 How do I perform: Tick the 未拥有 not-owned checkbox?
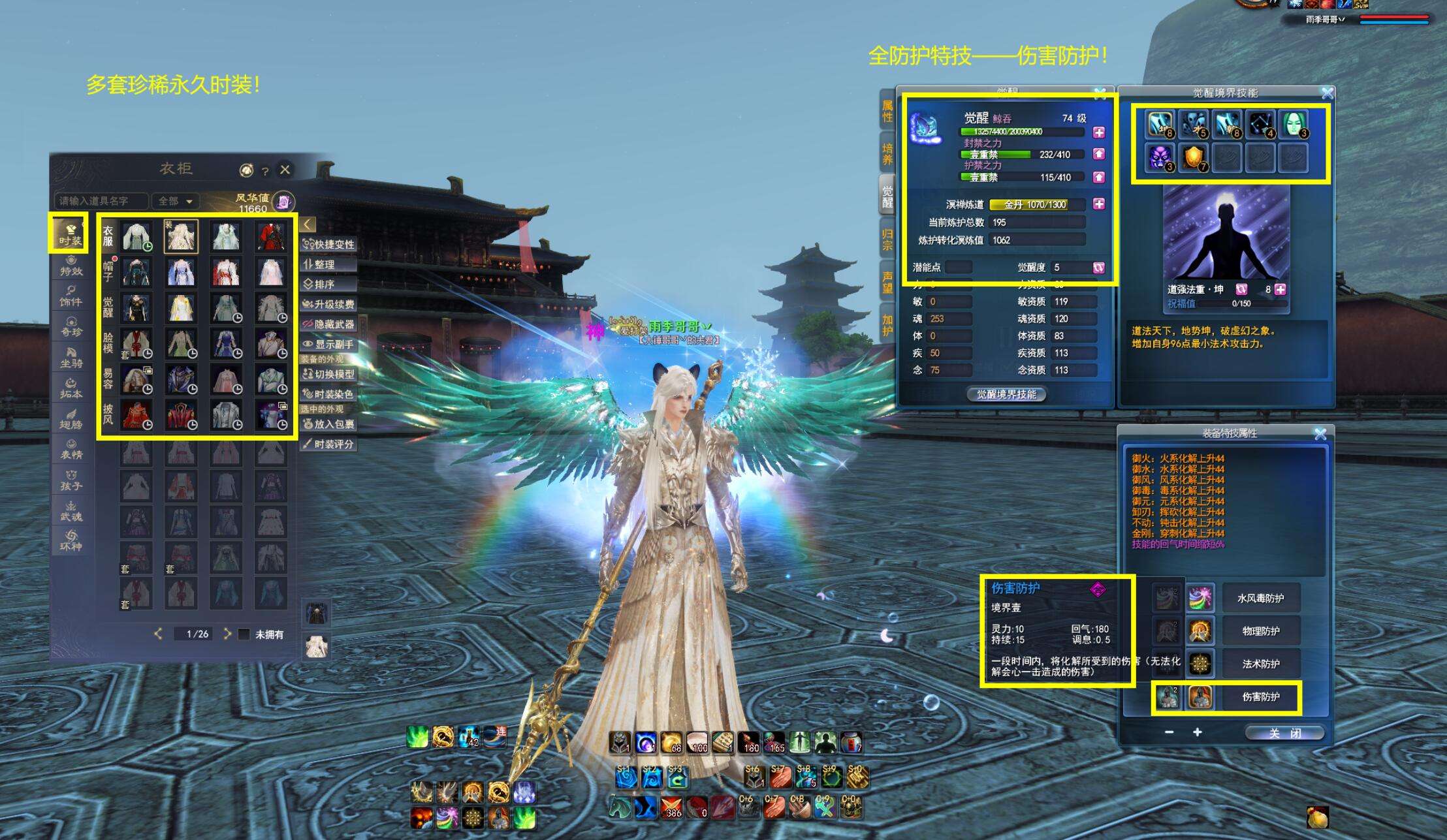click(x=244, y=634)
